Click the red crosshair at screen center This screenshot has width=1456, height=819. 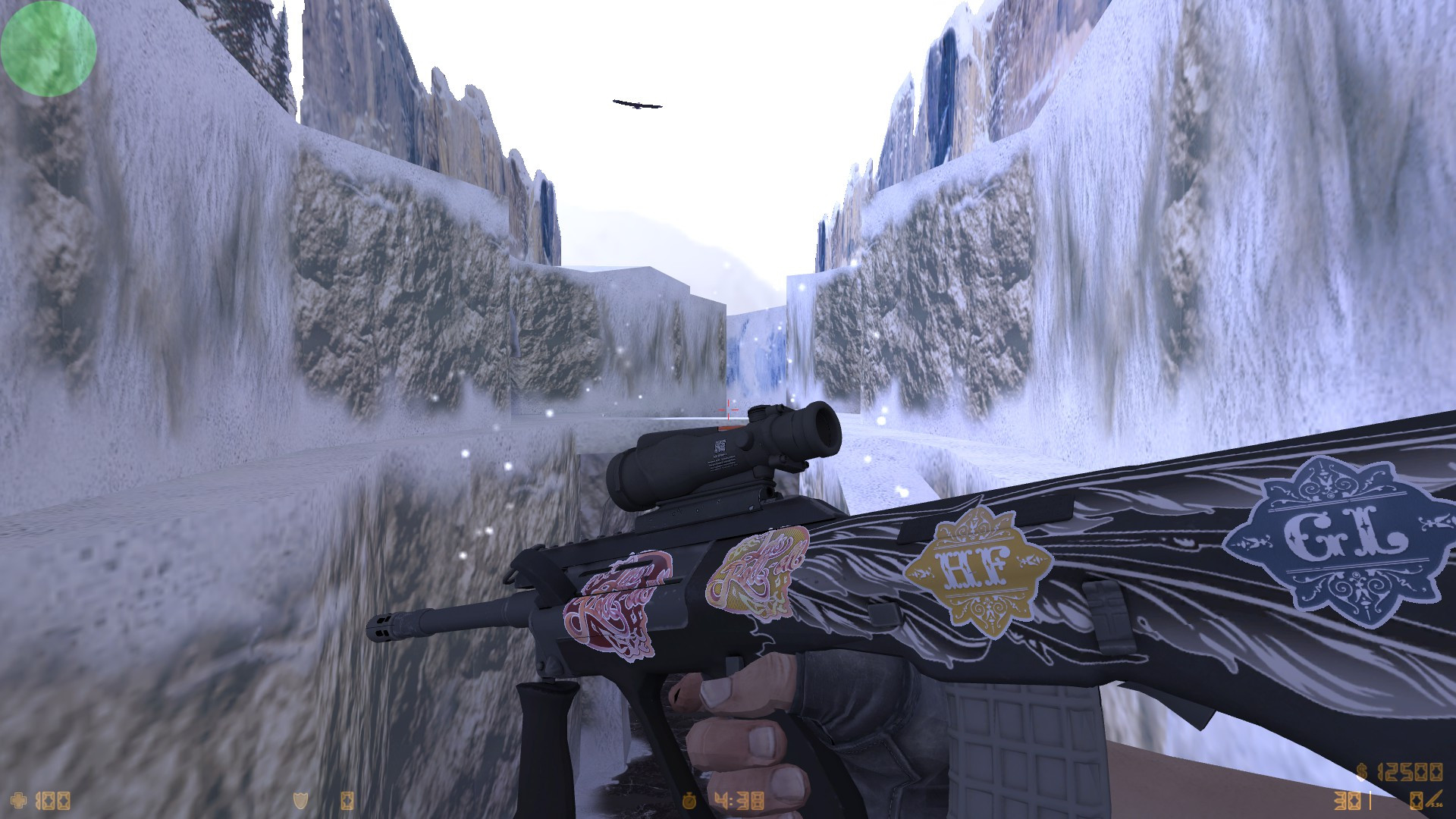point(730,408)
